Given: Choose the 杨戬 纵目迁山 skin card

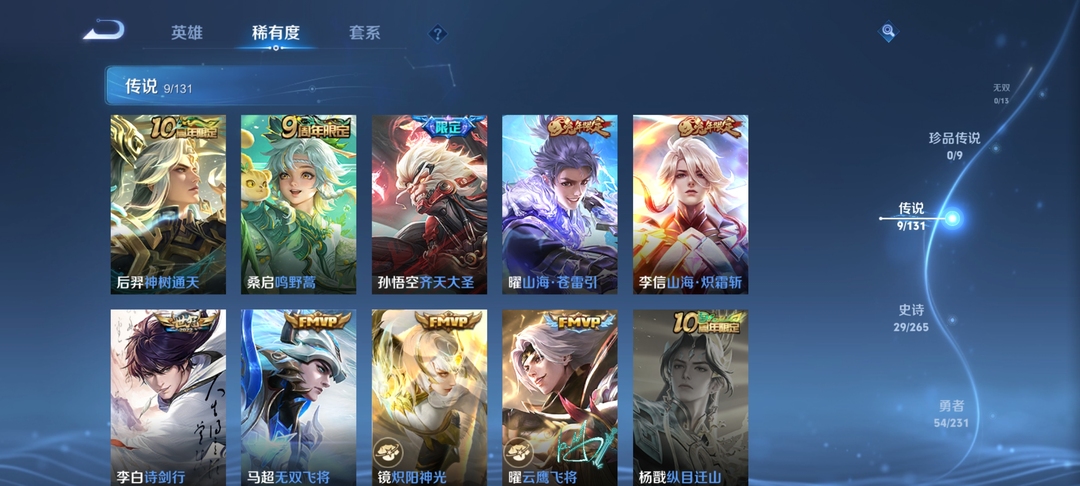Looking at the screenshot, I should [690, 398].
